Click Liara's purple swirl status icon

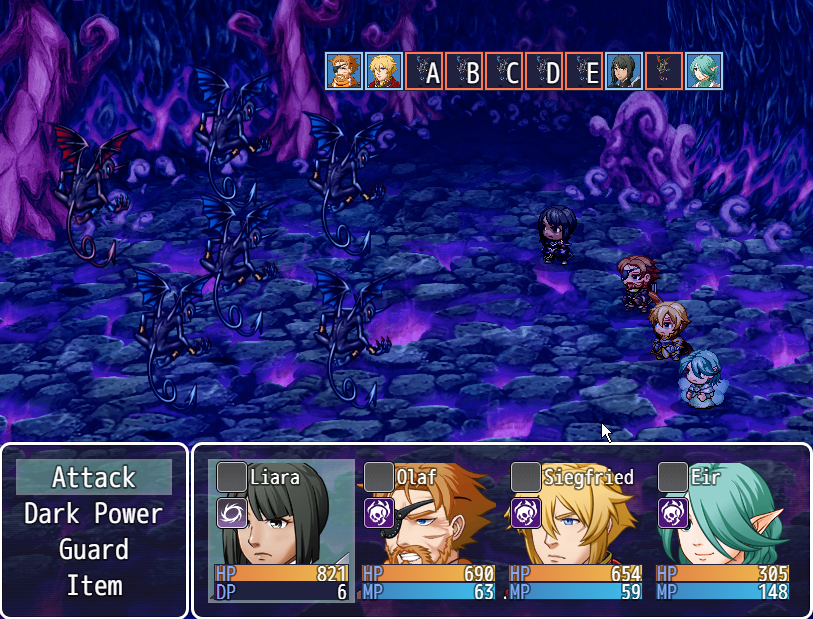click(232, 514)
